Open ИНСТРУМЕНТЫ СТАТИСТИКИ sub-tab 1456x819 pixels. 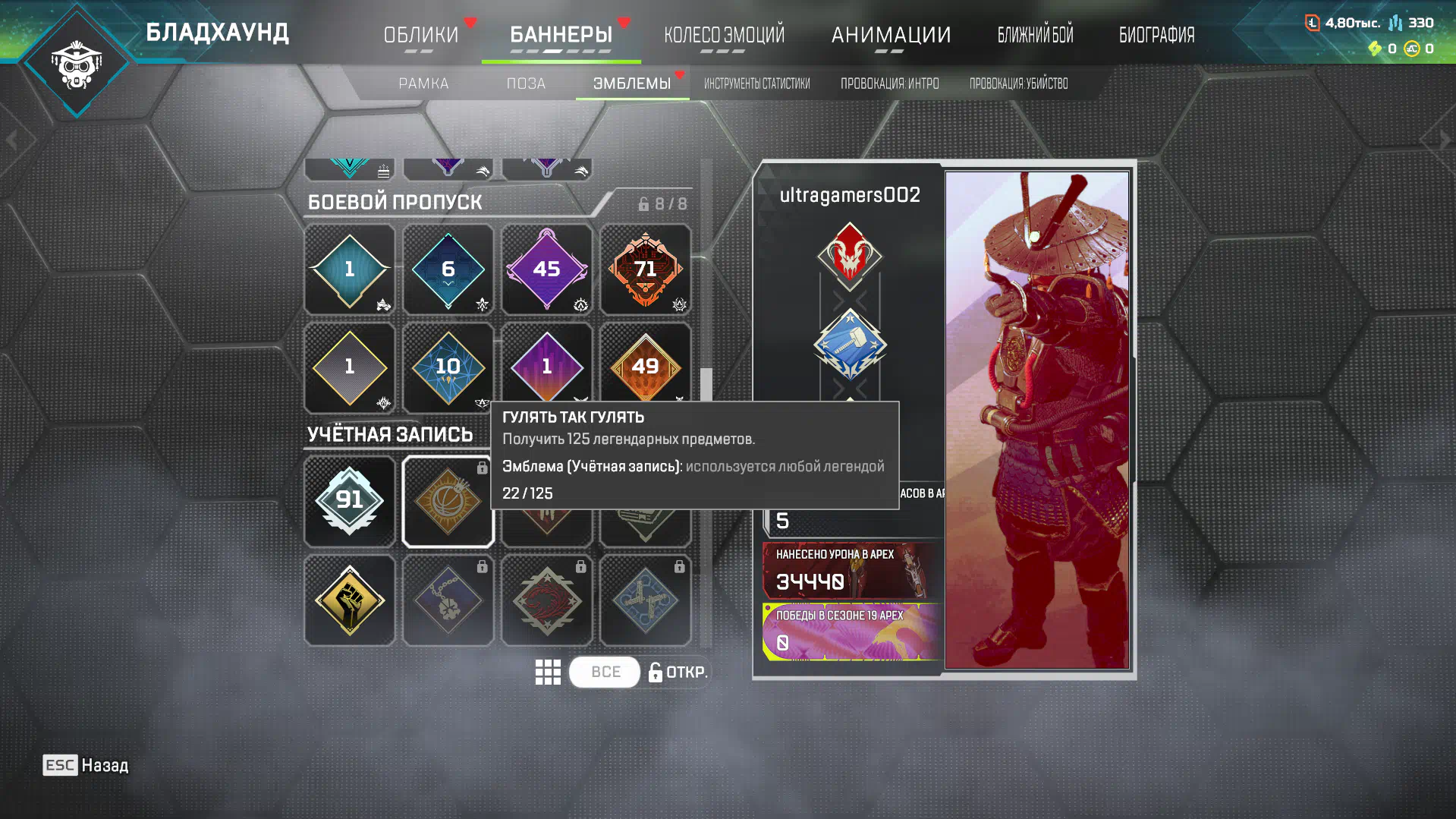[756, 83]
